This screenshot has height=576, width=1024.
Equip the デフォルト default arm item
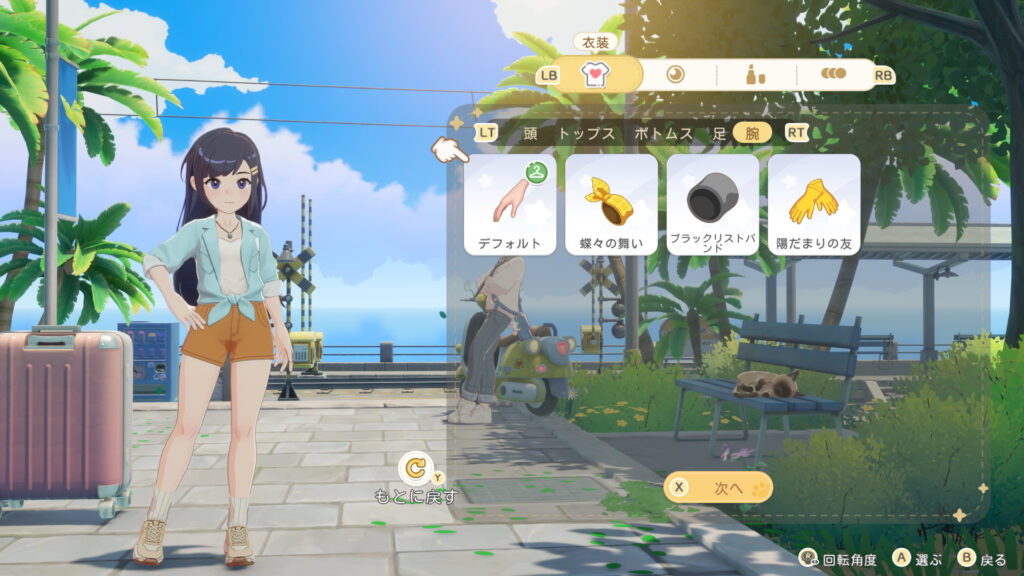[x=510, y=204]
